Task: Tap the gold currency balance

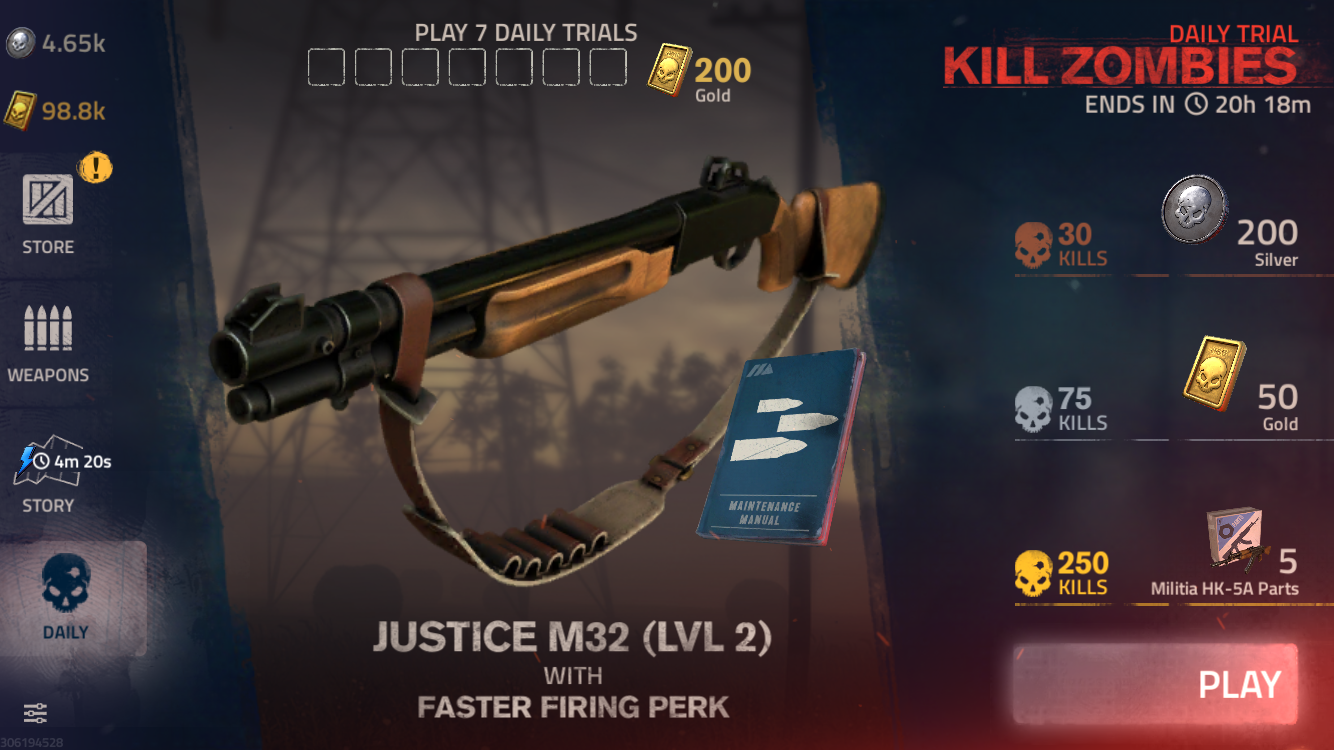Action: coord(56,110)
